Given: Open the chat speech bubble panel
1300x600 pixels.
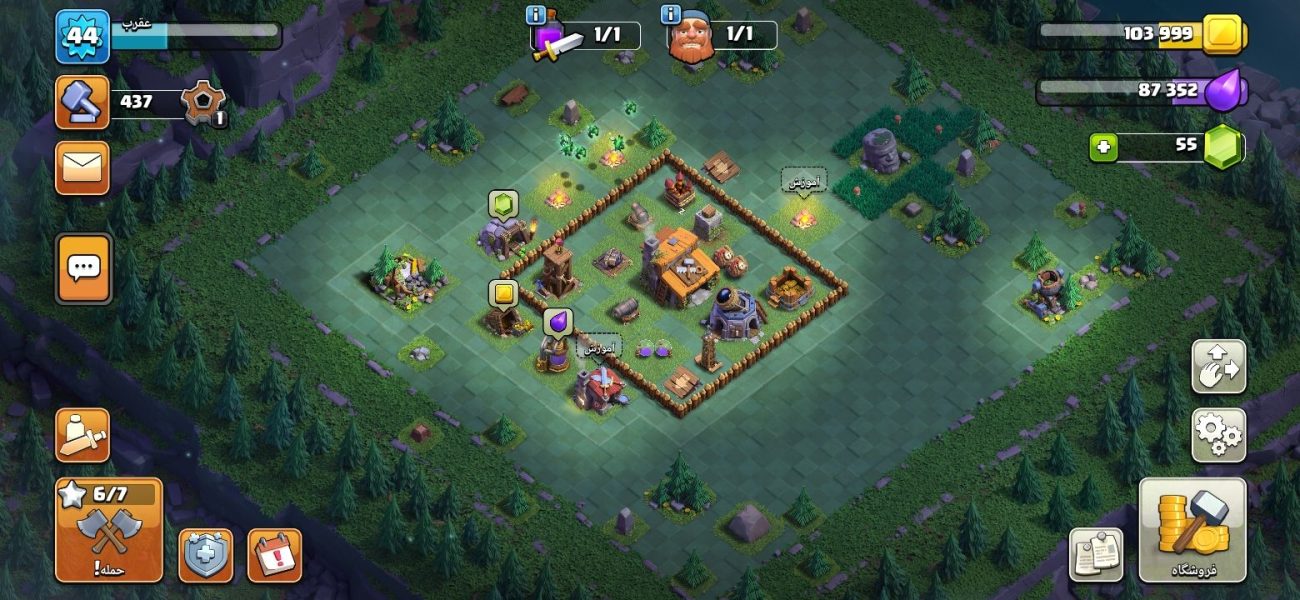Looking at the screenshot, I should [83, 268].
